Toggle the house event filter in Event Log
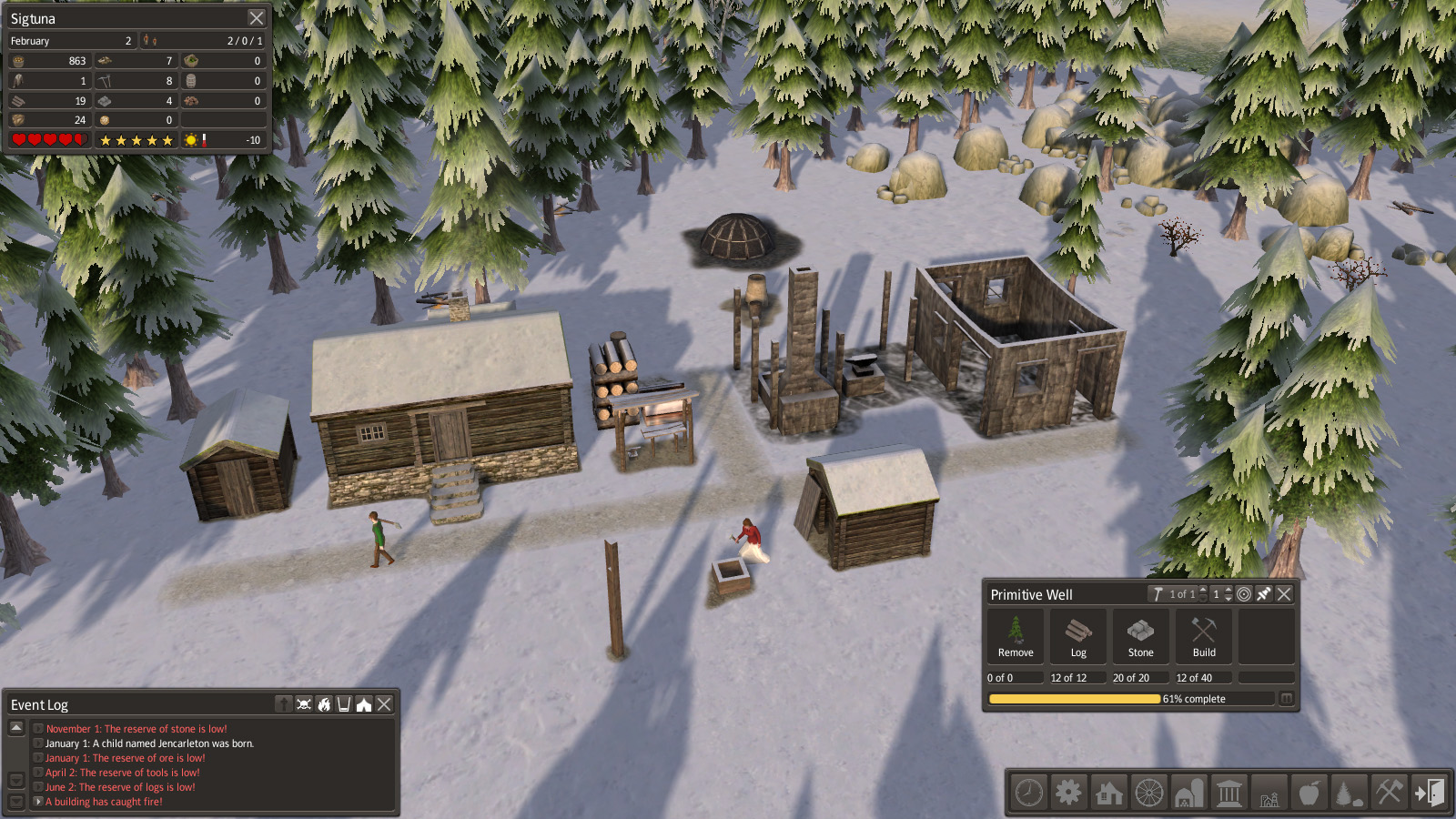The height and width of the screenshot is (819, 1456). pos(364,704)
